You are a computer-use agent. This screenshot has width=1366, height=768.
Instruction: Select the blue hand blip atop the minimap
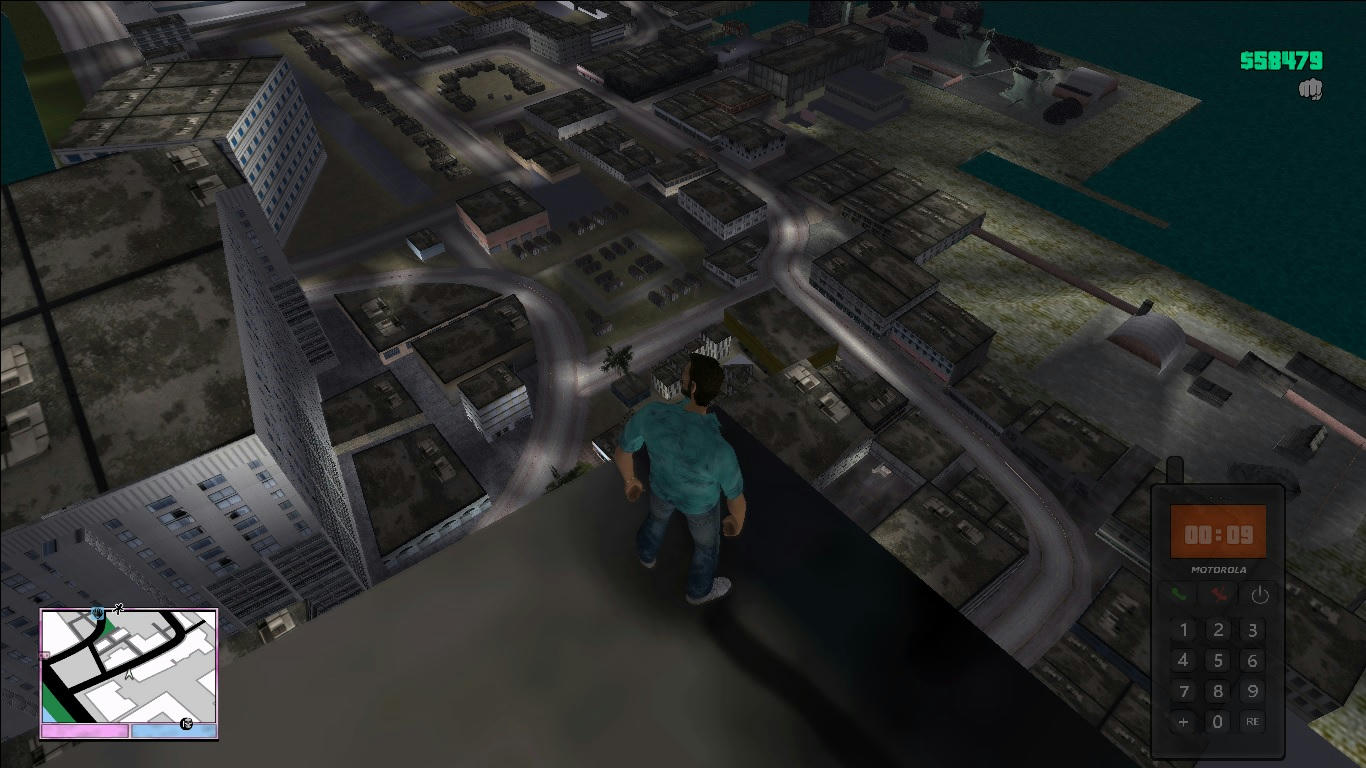[97, 614]
